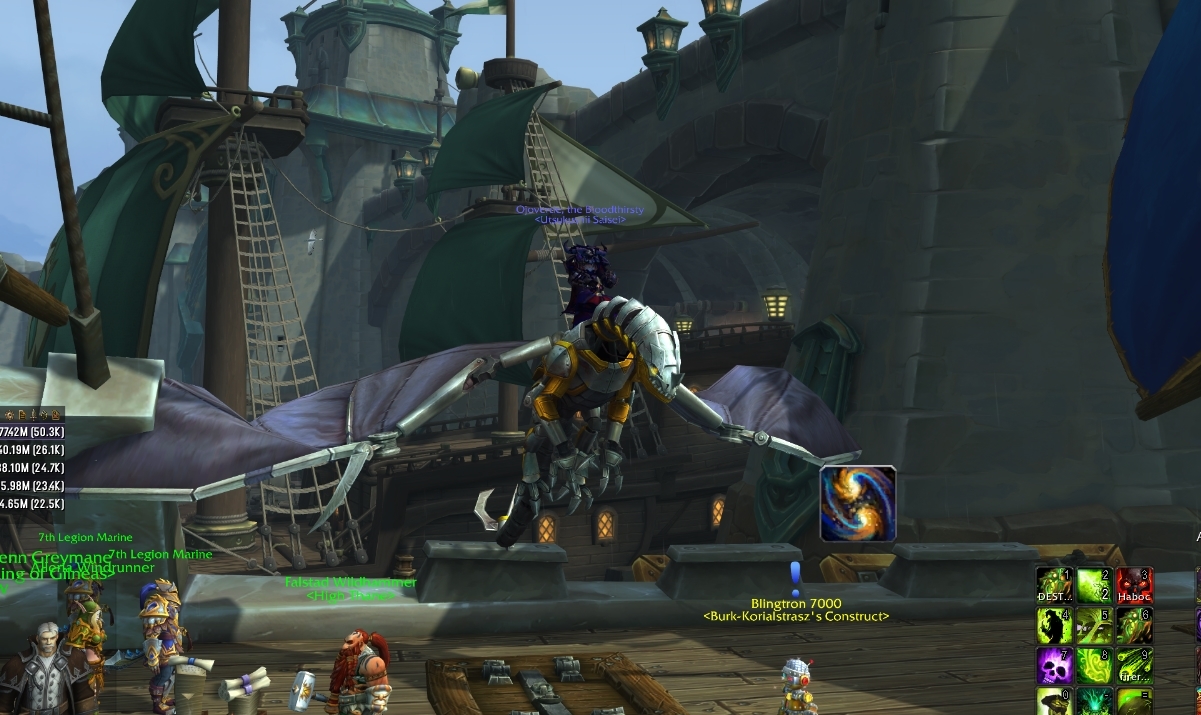Click the gear icon on the damage meter
This screenshot has height=715, width=1201.
[x=8, y=414]
